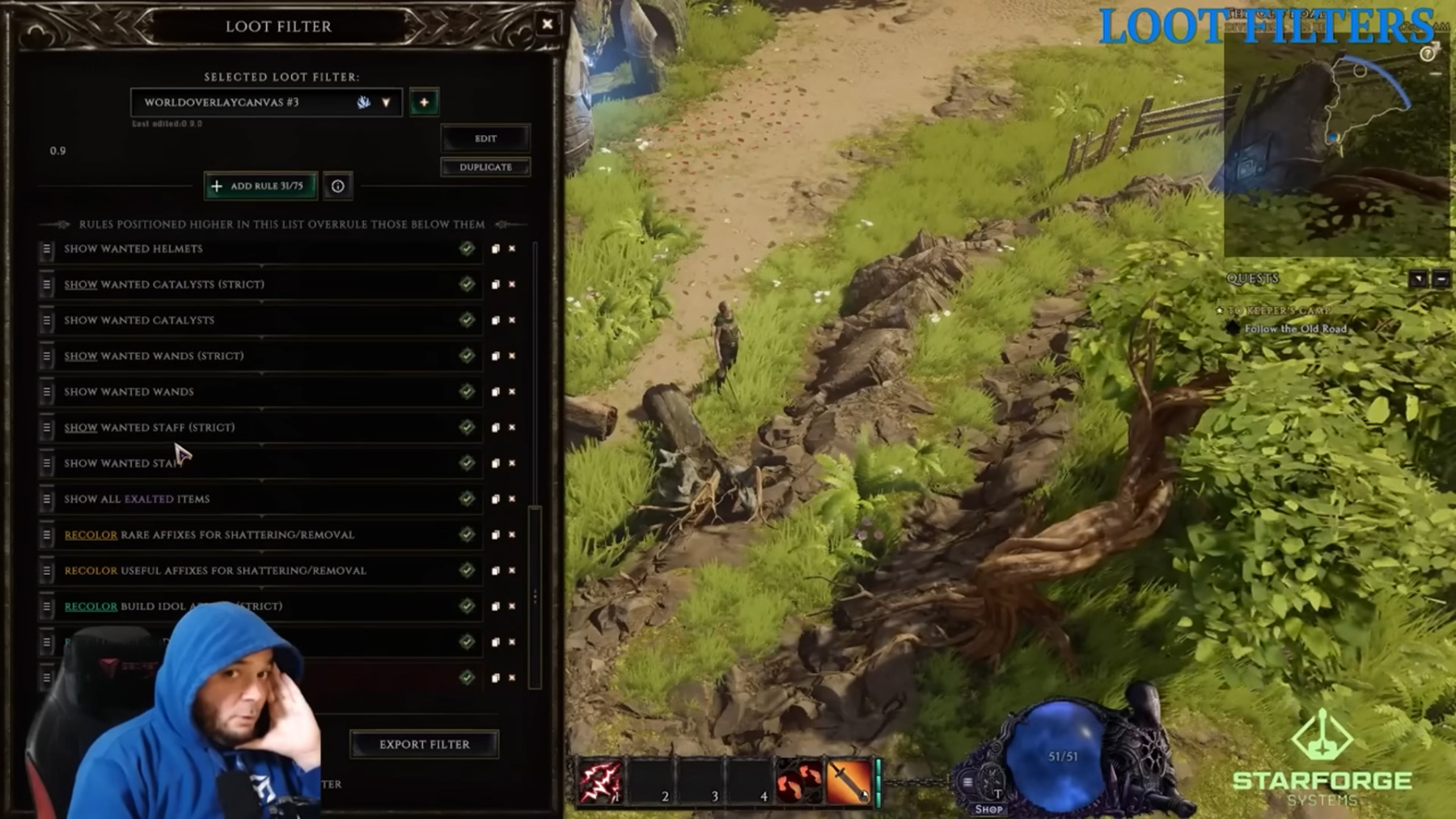Delete the Show Wanted Wands rule

[x=512, y=392]
